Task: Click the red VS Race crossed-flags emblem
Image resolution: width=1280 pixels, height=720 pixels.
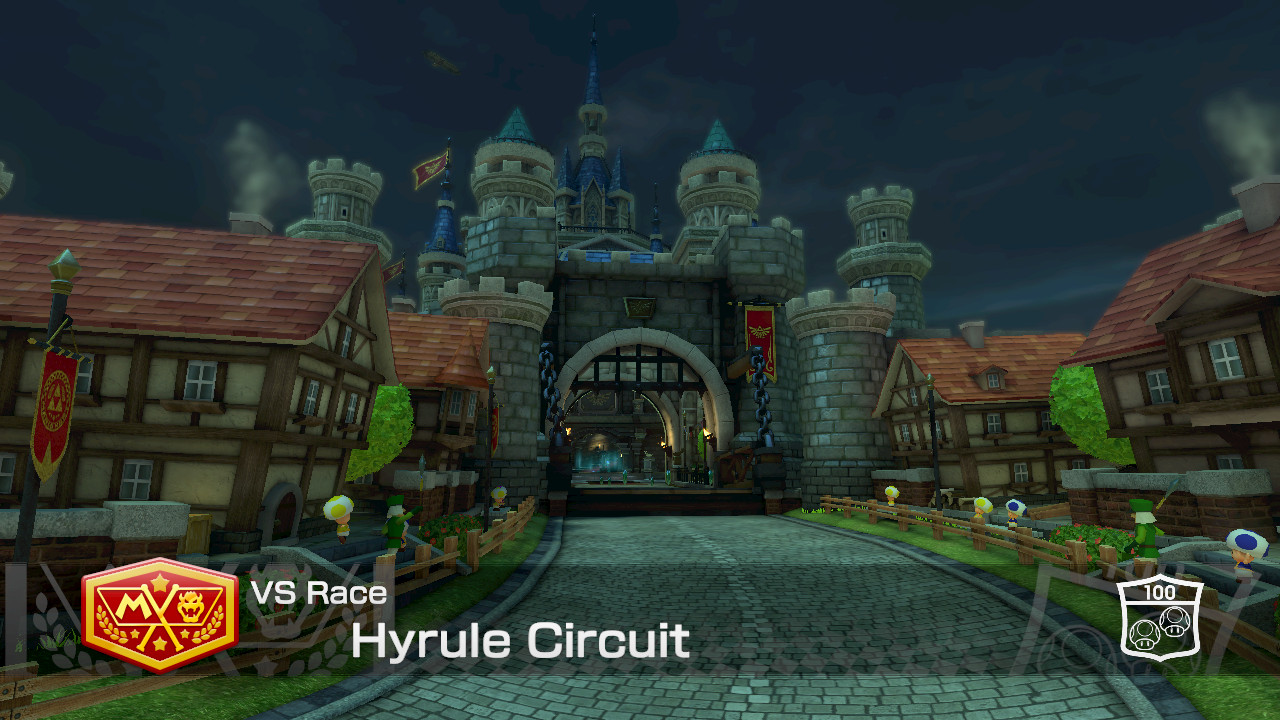Action: pyautogui.click(x=158, y=615)
